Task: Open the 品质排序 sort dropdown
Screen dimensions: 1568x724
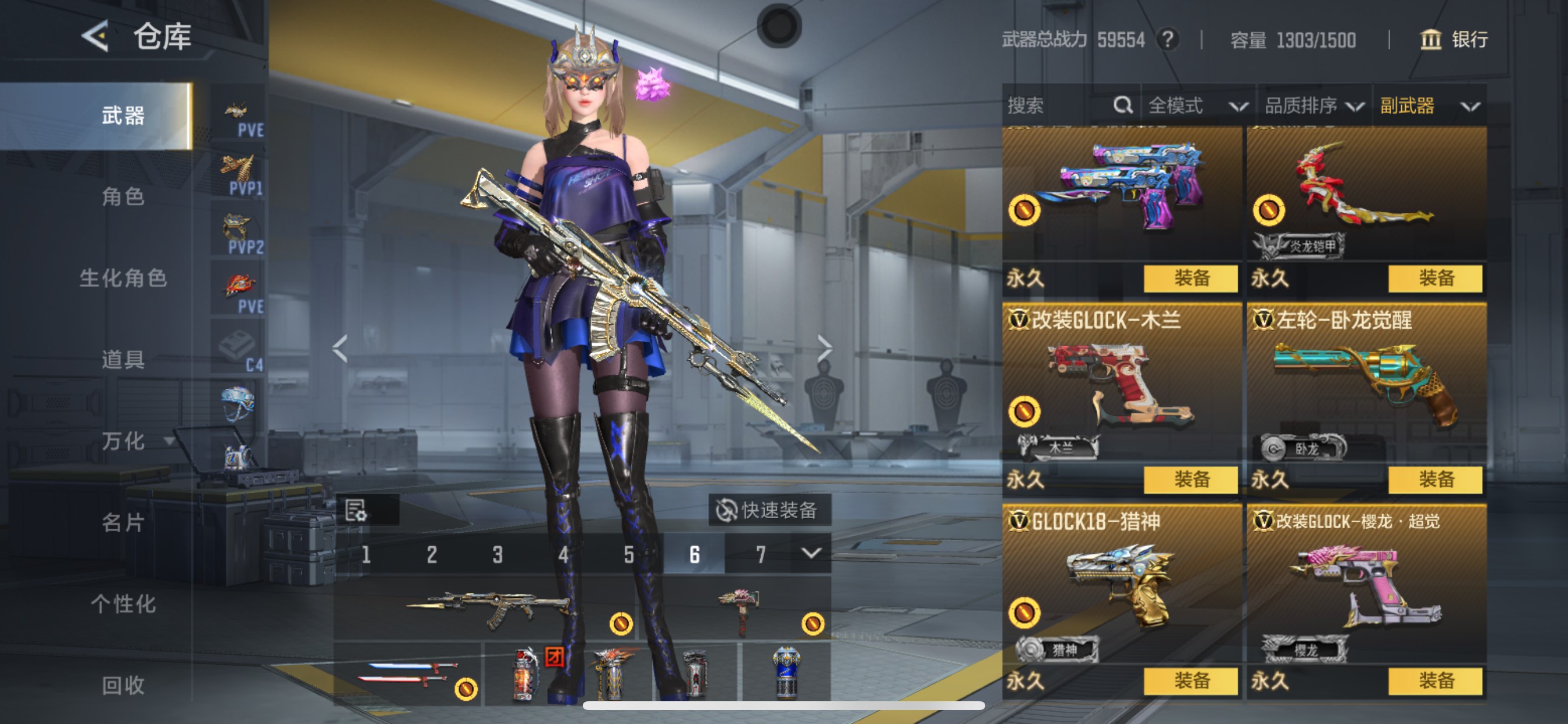Action: [x=1314, y=106]
